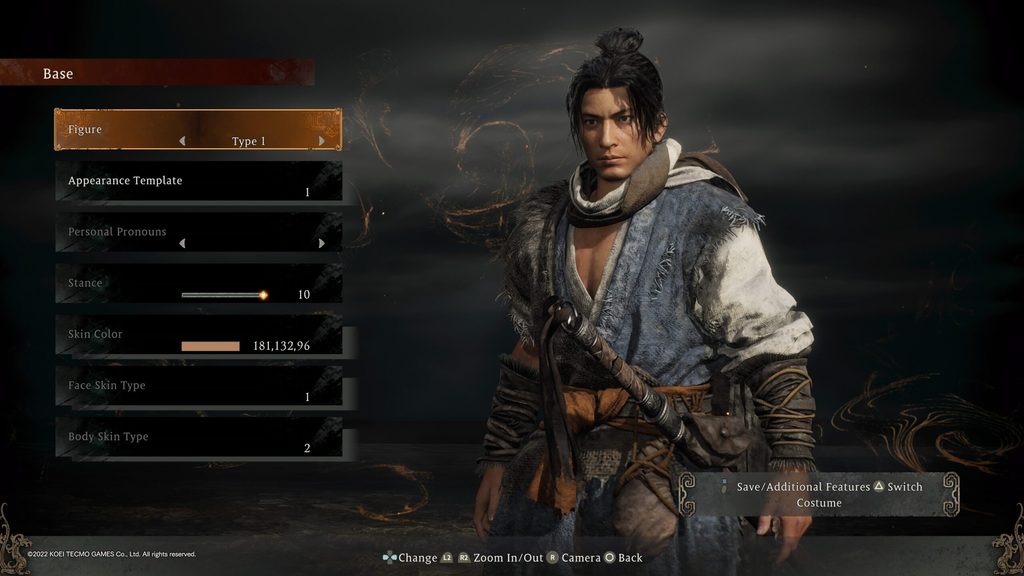
Task: Pick the Skin Color swatch
Action: (210, 346)
